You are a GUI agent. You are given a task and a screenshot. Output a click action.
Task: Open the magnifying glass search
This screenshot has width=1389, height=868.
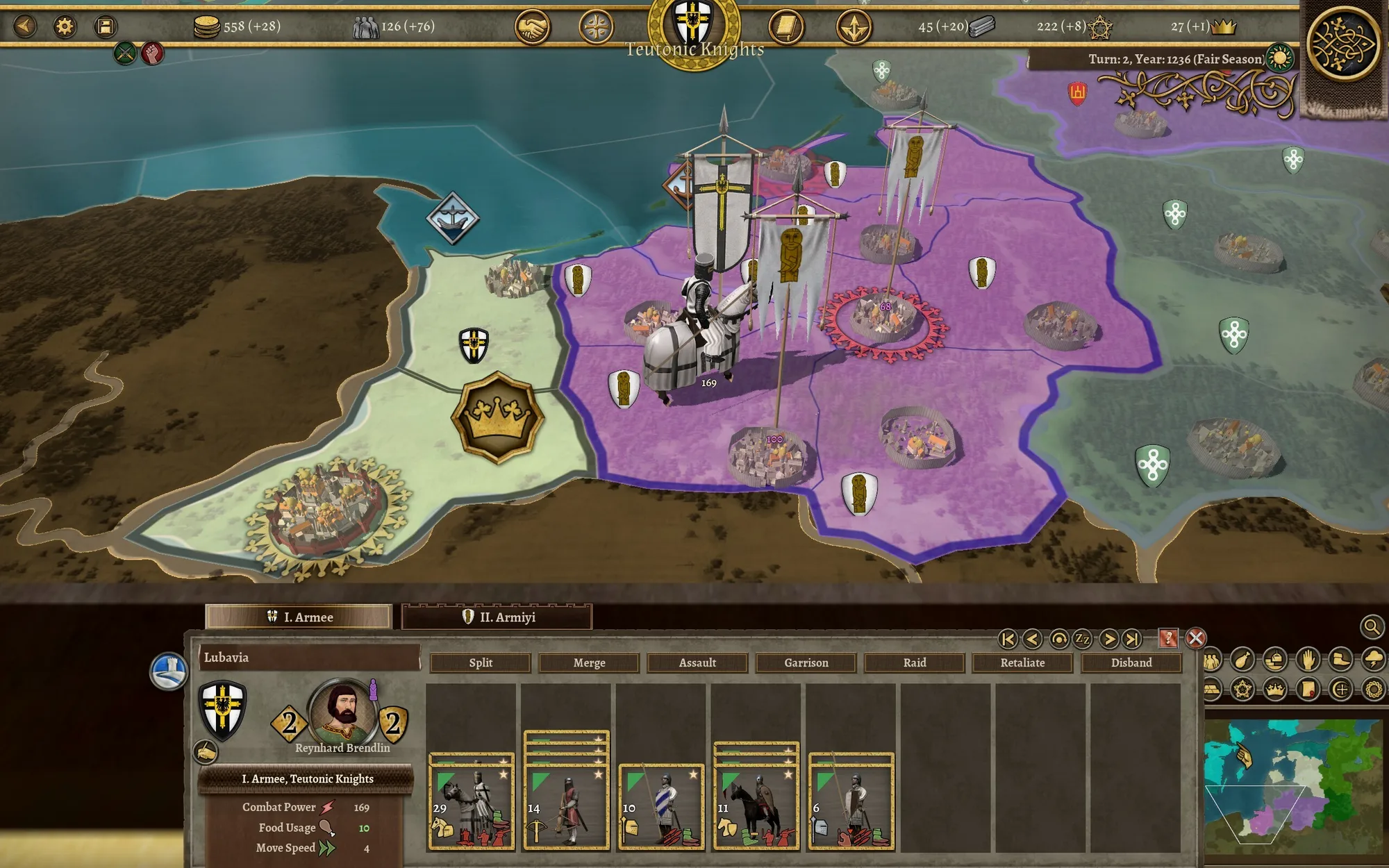(x=1371, y=627)
